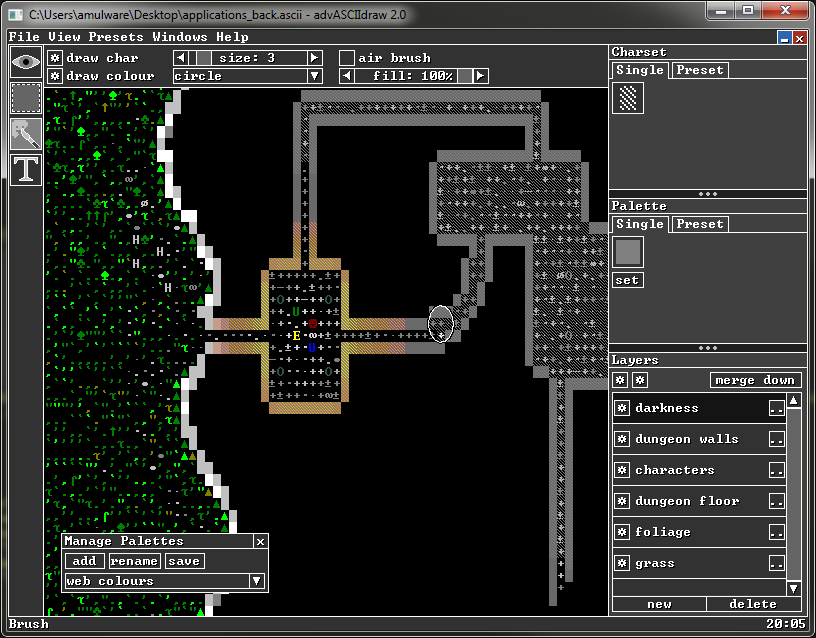Select the eye view tool
This screenshot has height=638, width=816.
click(x=26, y=61)
